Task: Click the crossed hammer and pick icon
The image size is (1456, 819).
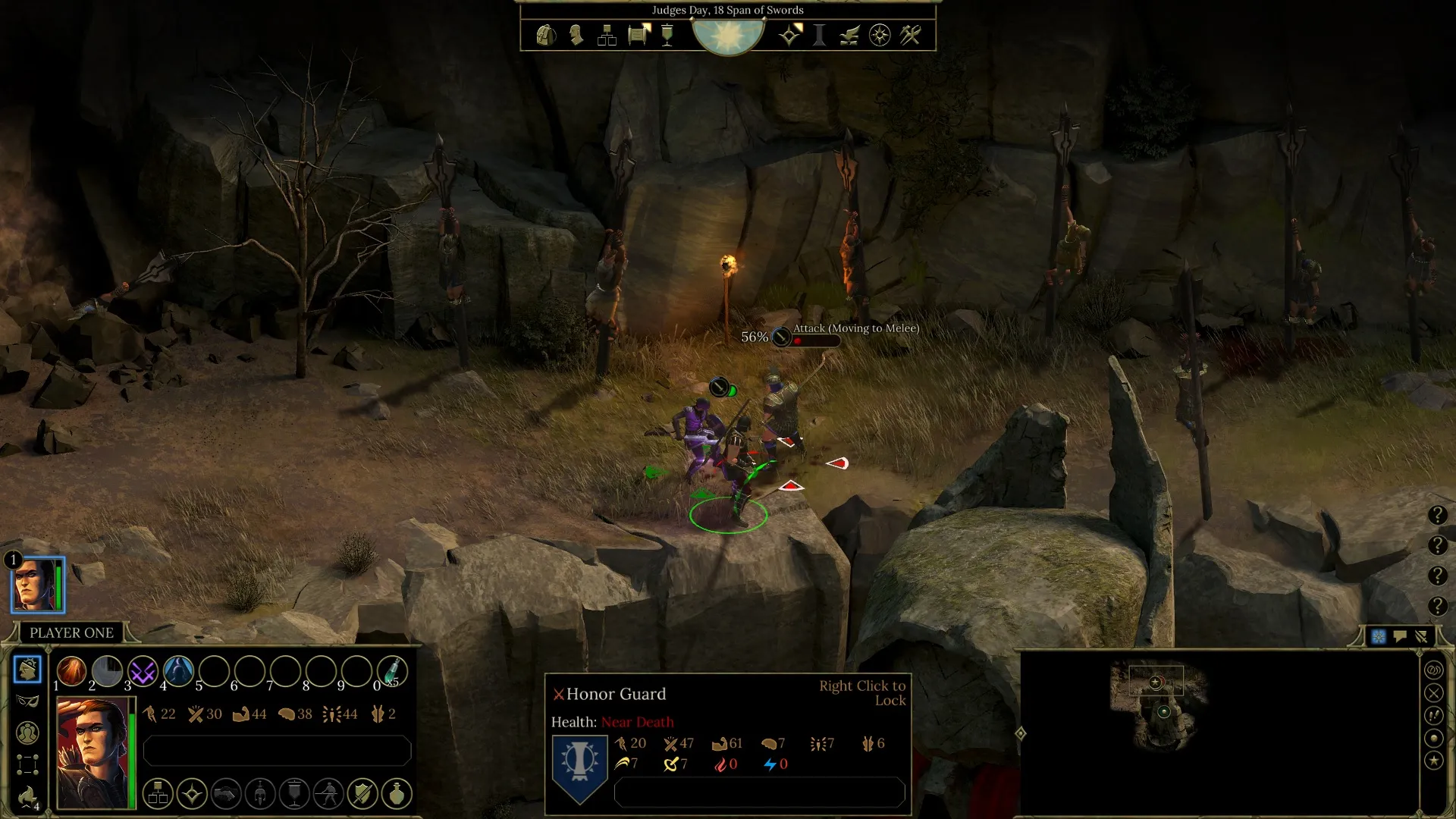Action: (910, 35)
